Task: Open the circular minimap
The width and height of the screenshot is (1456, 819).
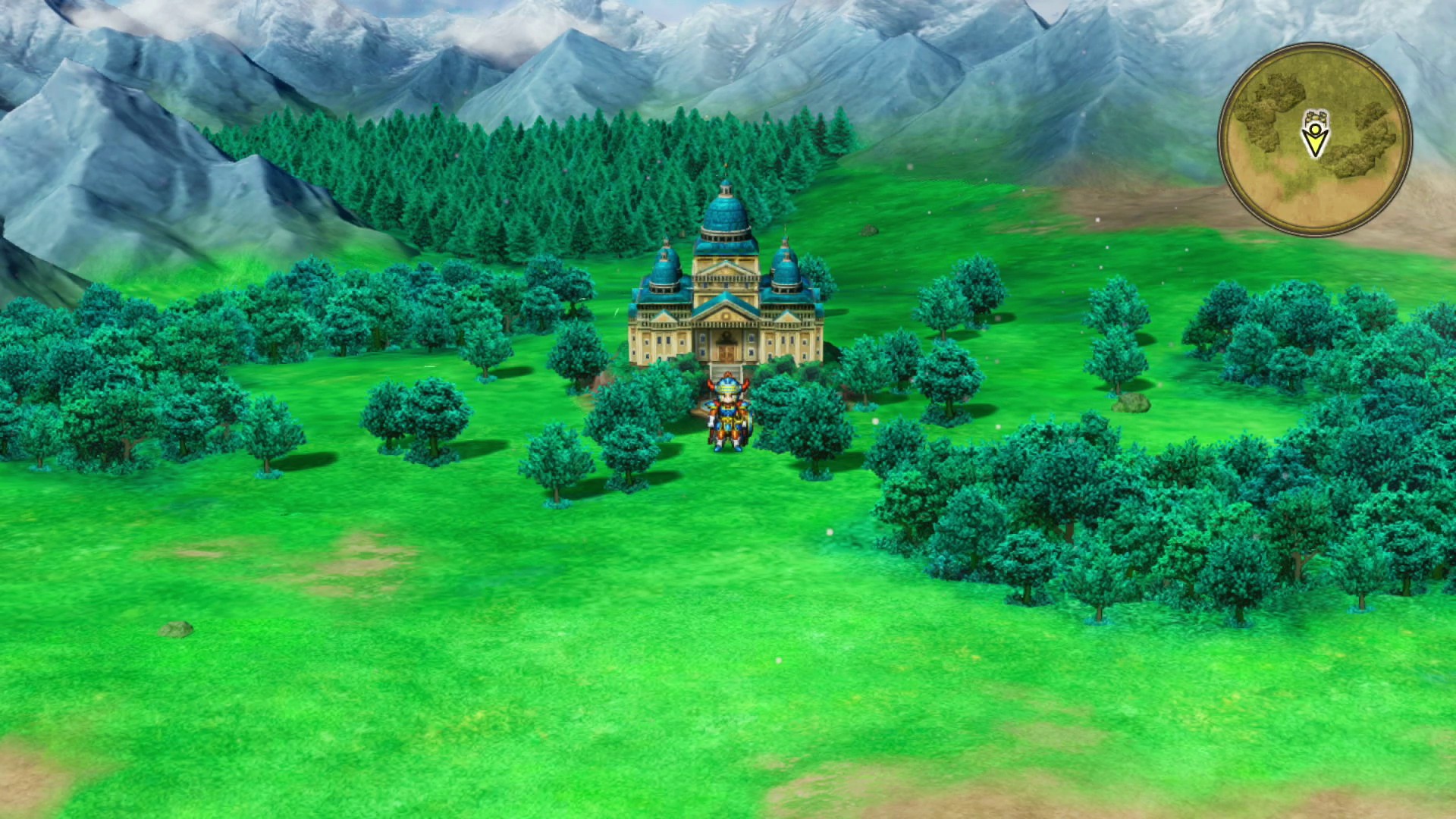Action: [1315, 139]
